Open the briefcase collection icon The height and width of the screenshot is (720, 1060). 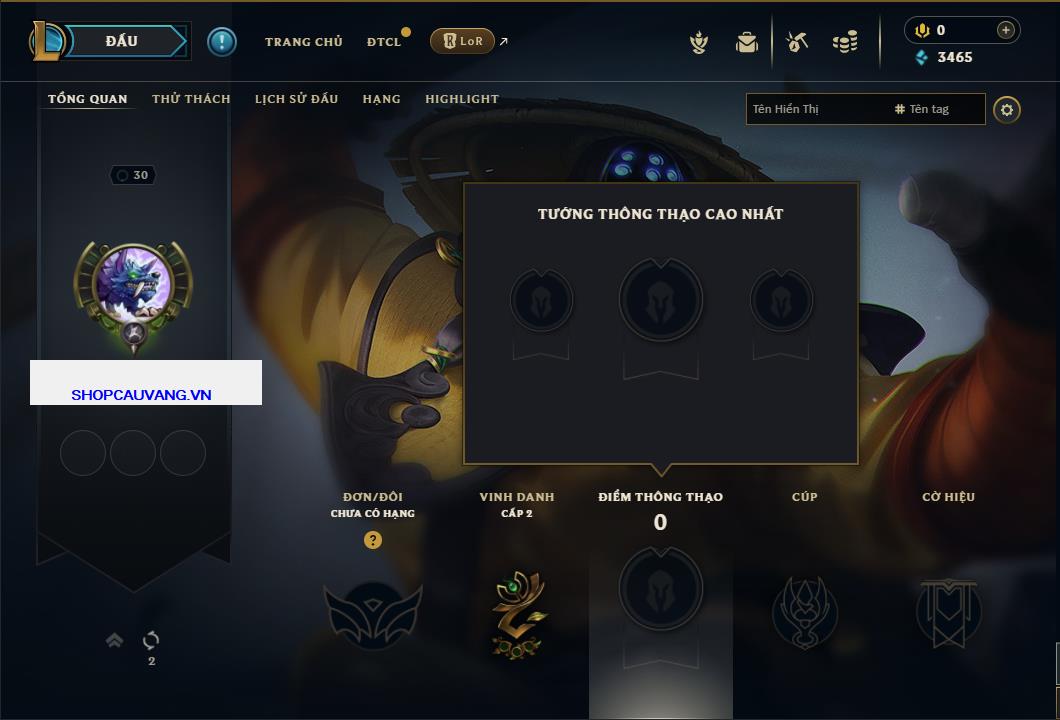point(746,42)
